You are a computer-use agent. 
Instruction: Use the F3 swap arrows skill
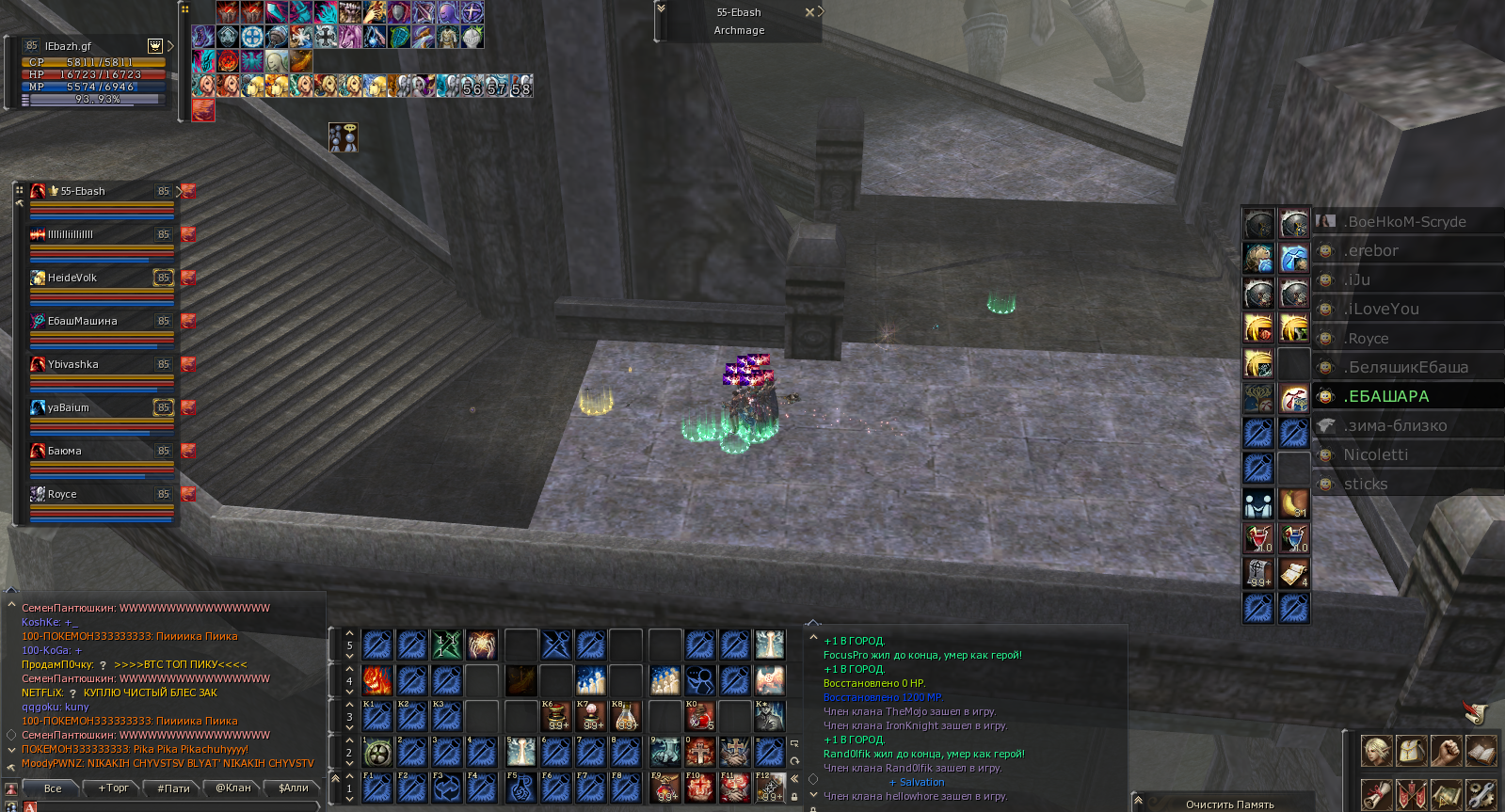point(447,788)
